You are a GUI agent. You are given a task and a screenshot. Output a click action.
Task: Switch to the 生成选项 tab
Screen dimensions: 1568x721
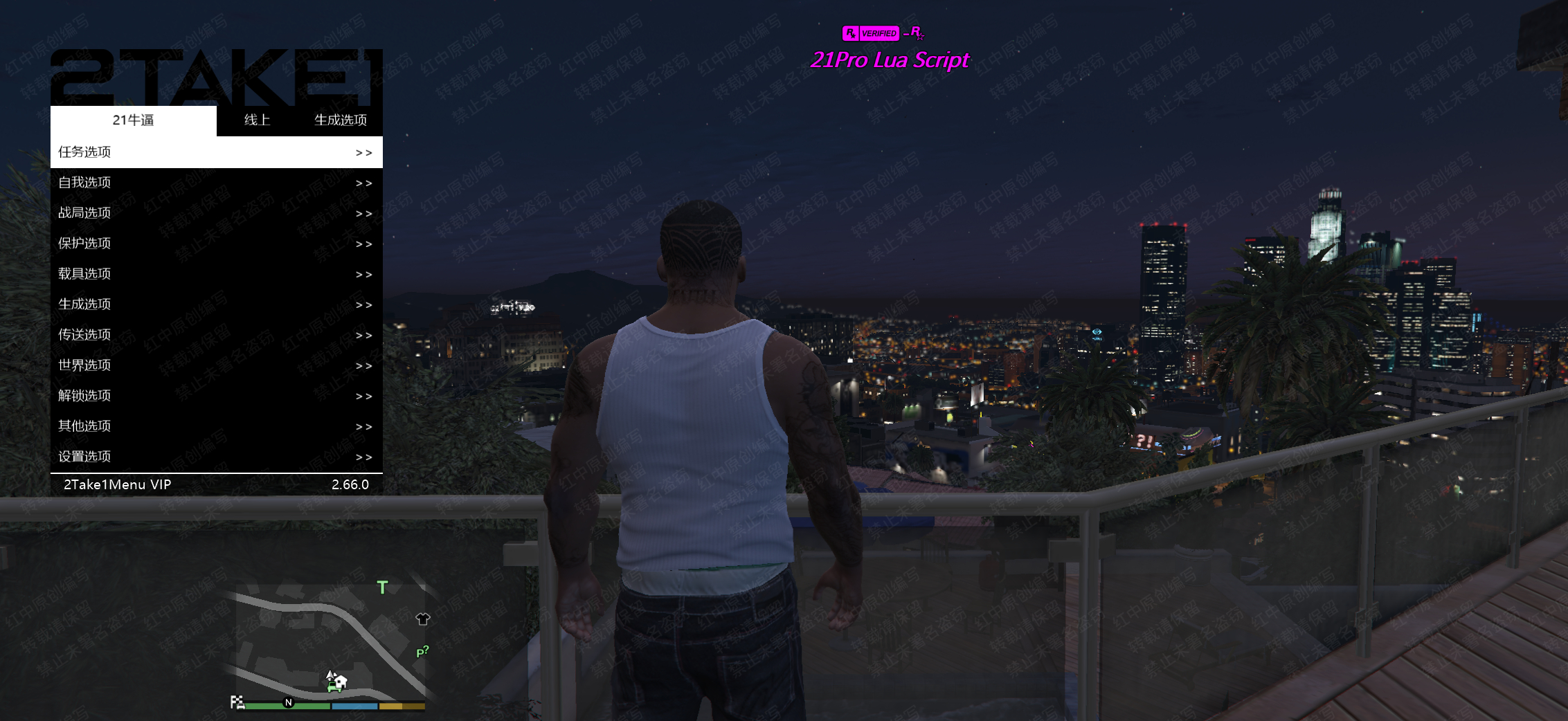[x=341, y=120]
